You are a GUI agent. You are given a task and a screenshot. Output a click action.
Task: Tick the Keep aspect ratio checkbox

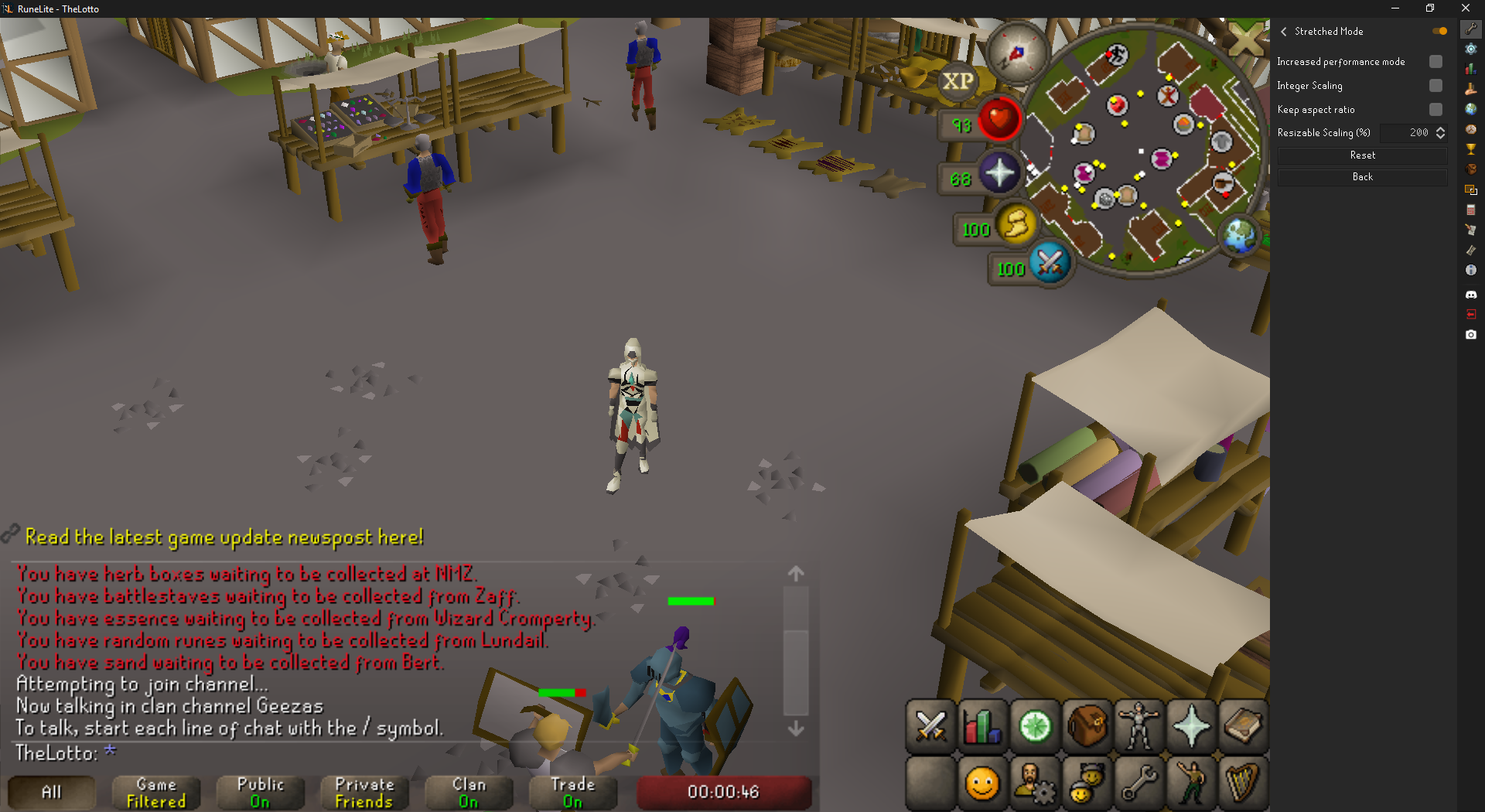[1435, 110]
